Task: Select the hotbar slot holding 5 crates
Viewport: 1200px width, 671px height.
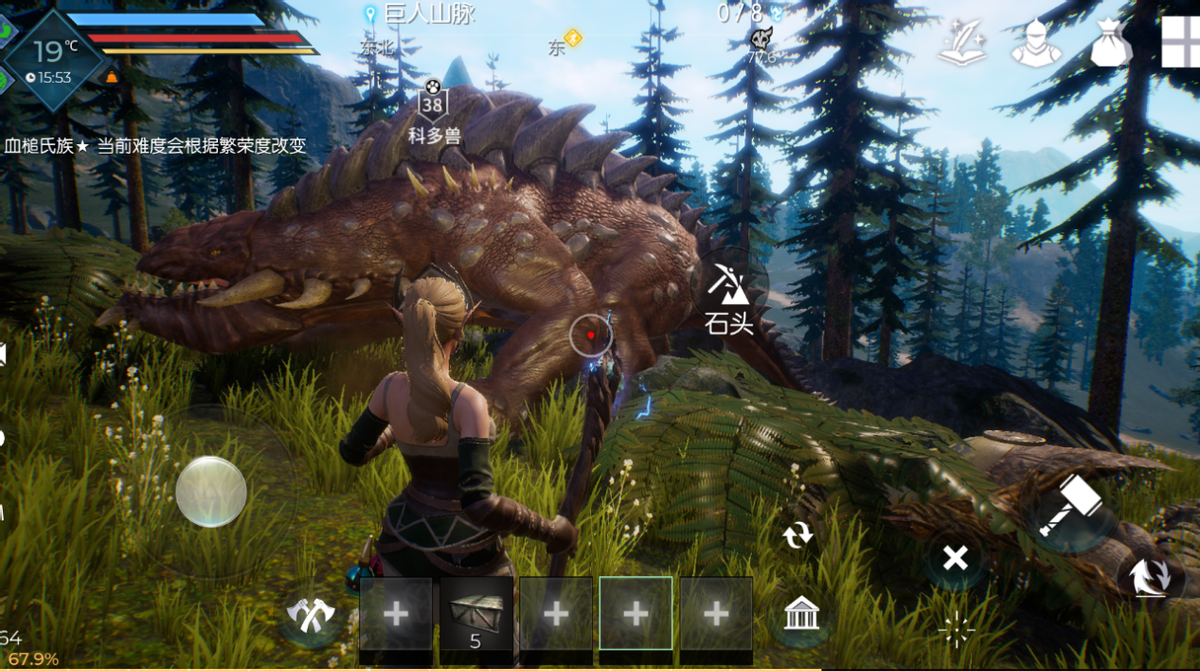Action: click(476, 614)
